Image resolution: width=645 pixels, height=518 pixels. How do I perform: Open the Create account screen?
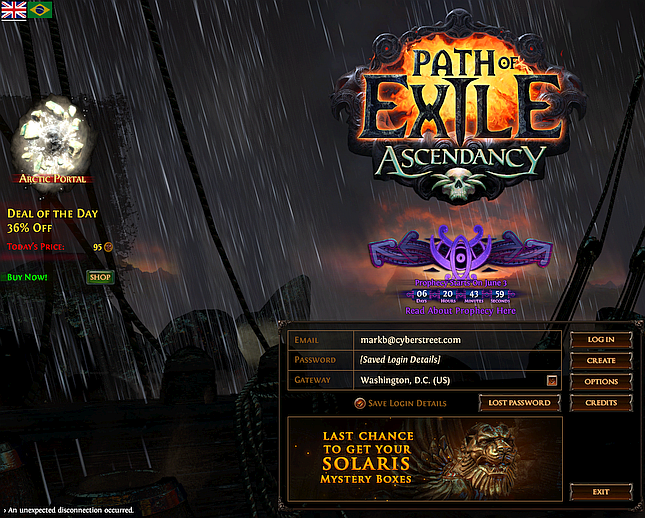coord(601,360)
